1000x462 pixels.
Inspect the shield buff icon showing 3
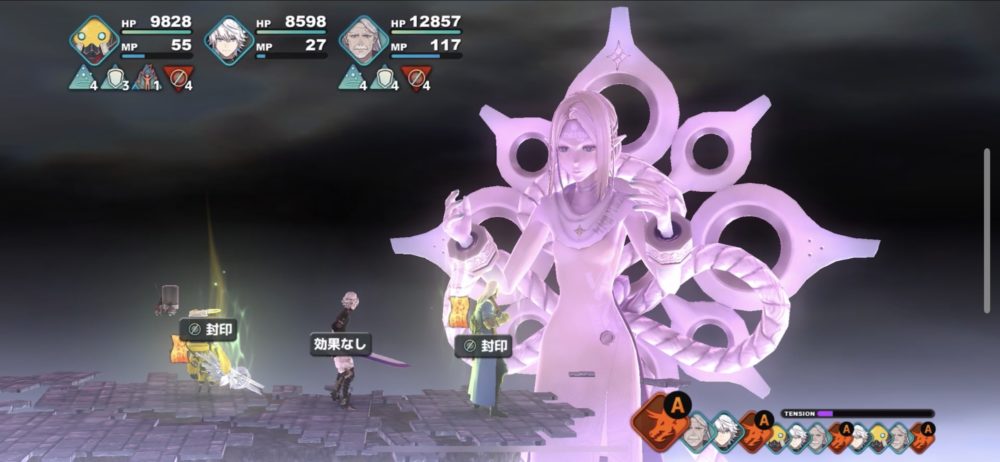114,77
